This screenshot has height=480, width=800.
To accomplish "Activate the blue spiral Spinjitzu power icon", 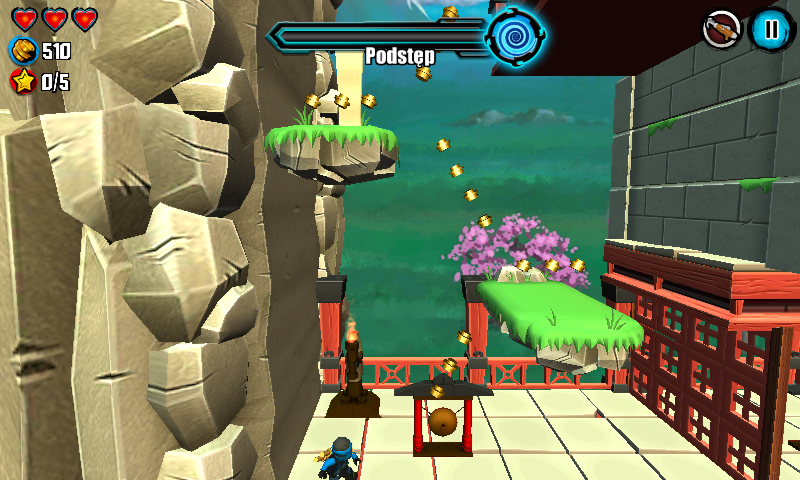I will (x=515, y=36).
